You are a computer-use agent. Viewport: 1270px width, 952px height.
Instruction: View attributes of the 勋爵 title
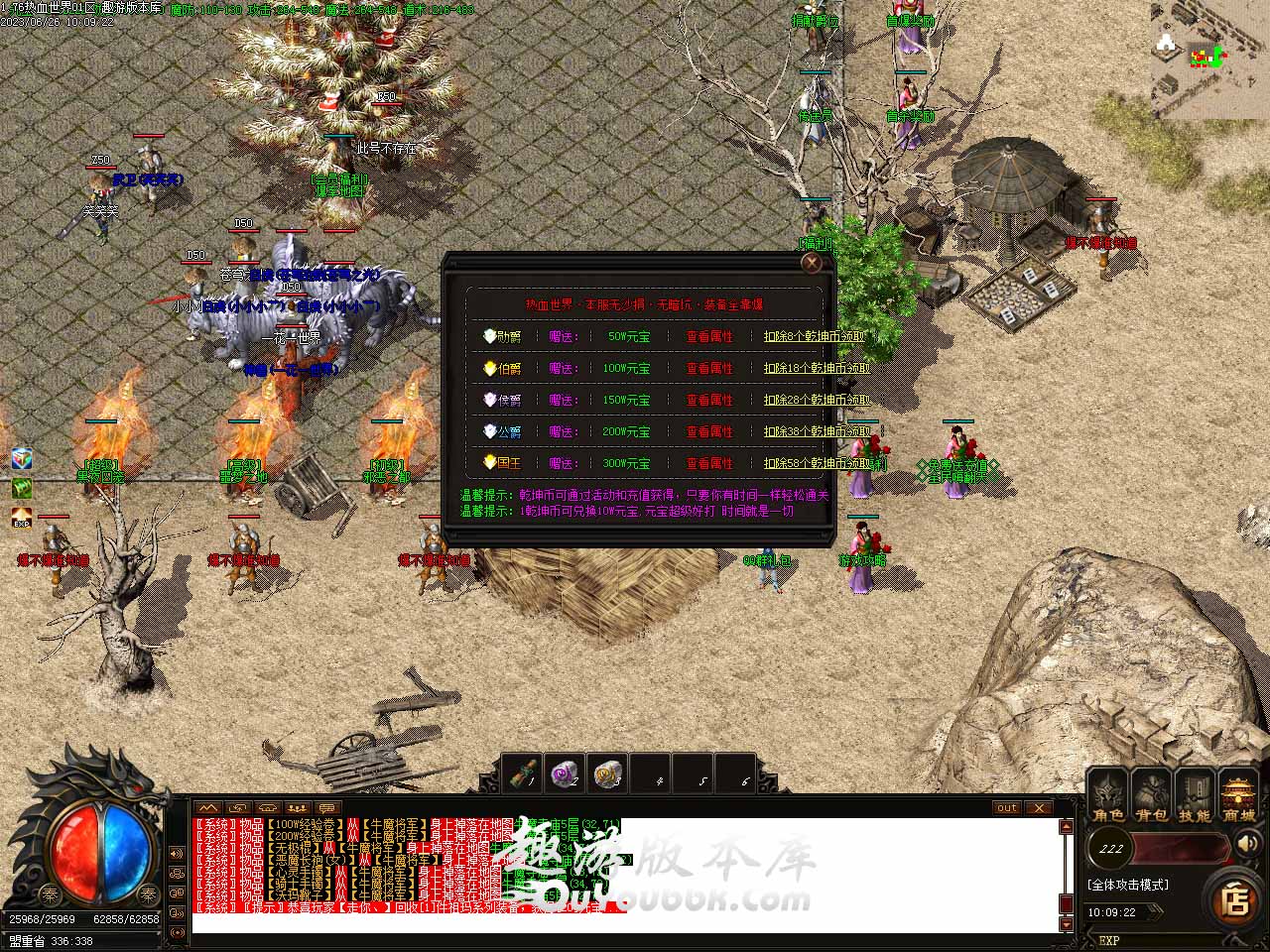(x=709, y=337)
